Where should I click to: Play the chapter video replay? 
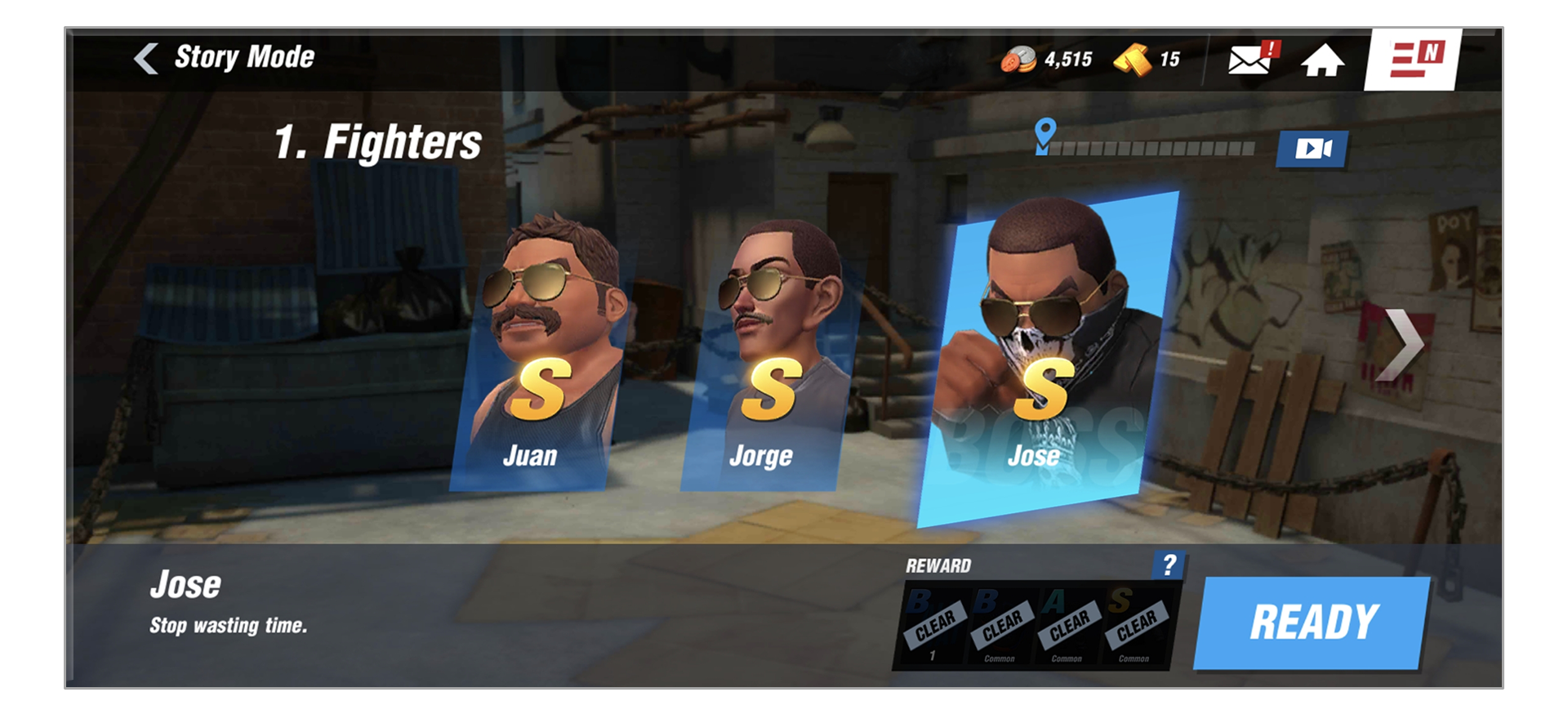click(x=1312, y=149)
